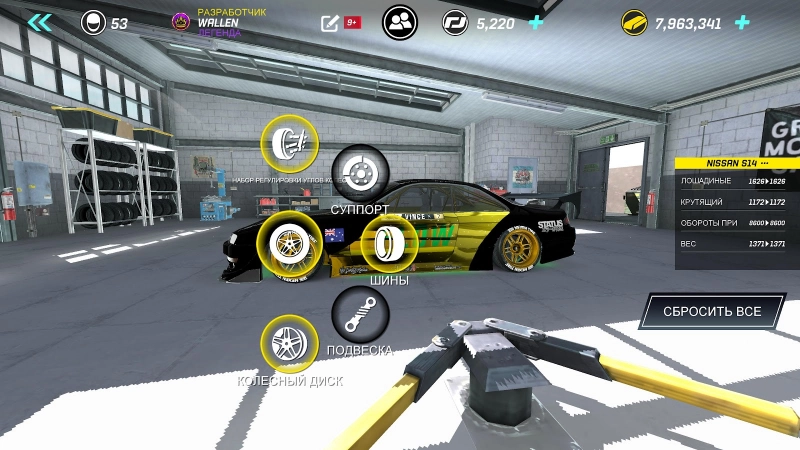Image resolution: width=800 pixels, height=450 pixels.
Task: Click the Сбросить все reset button
Action: click(711, 311)
